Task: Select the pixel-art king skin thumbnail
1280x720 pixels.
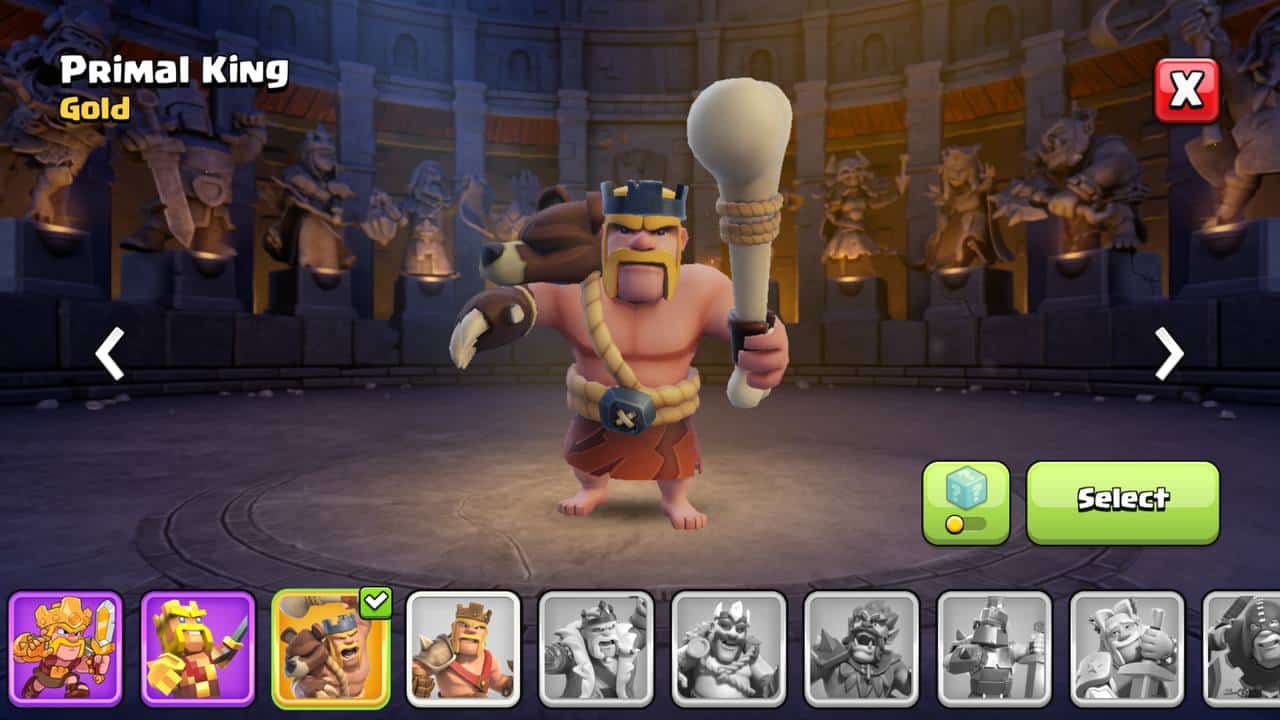Action: click(198, 648)
